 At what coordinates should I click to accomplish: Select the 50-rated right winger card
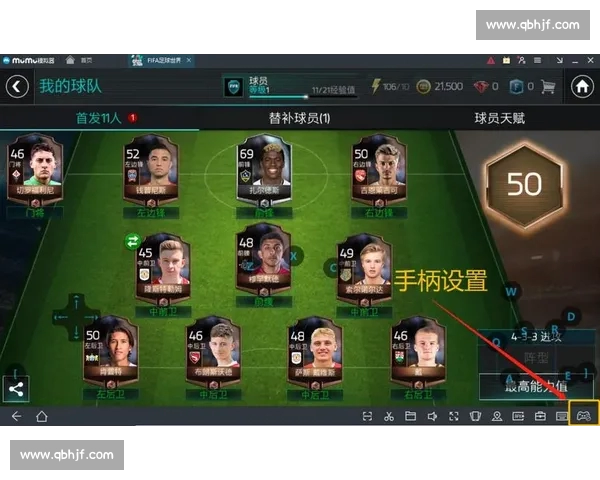tap(376, 178)
